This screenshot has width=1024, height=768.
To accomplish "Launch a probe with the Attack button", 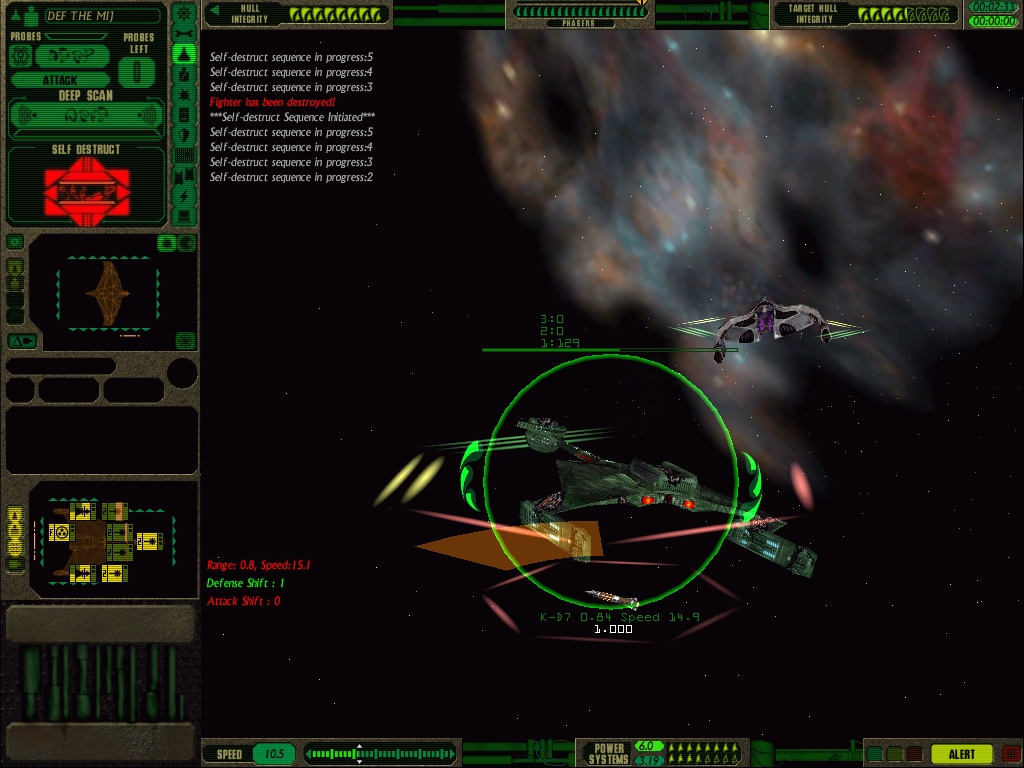I will [x=60, y=80].
